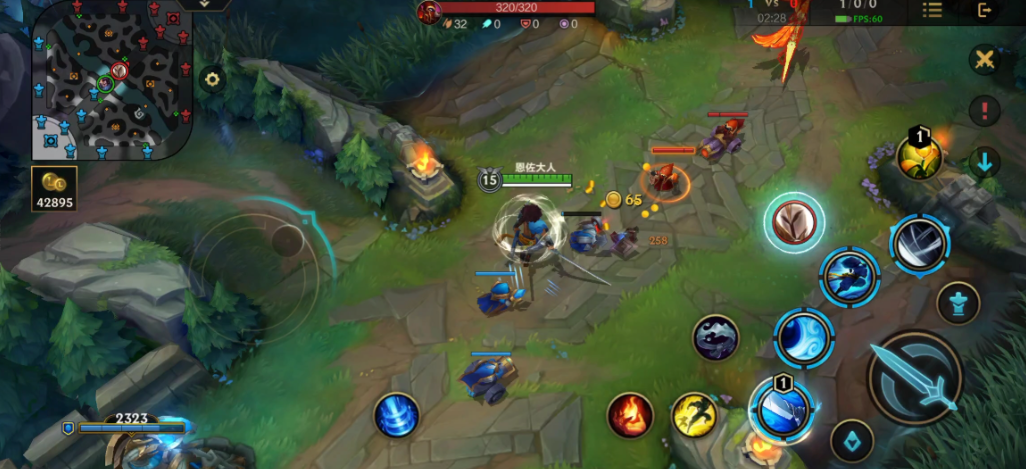Screen dimensions: 1026x469
Task: Use the blue dashing swordsman ability
Action: point(850,276)
